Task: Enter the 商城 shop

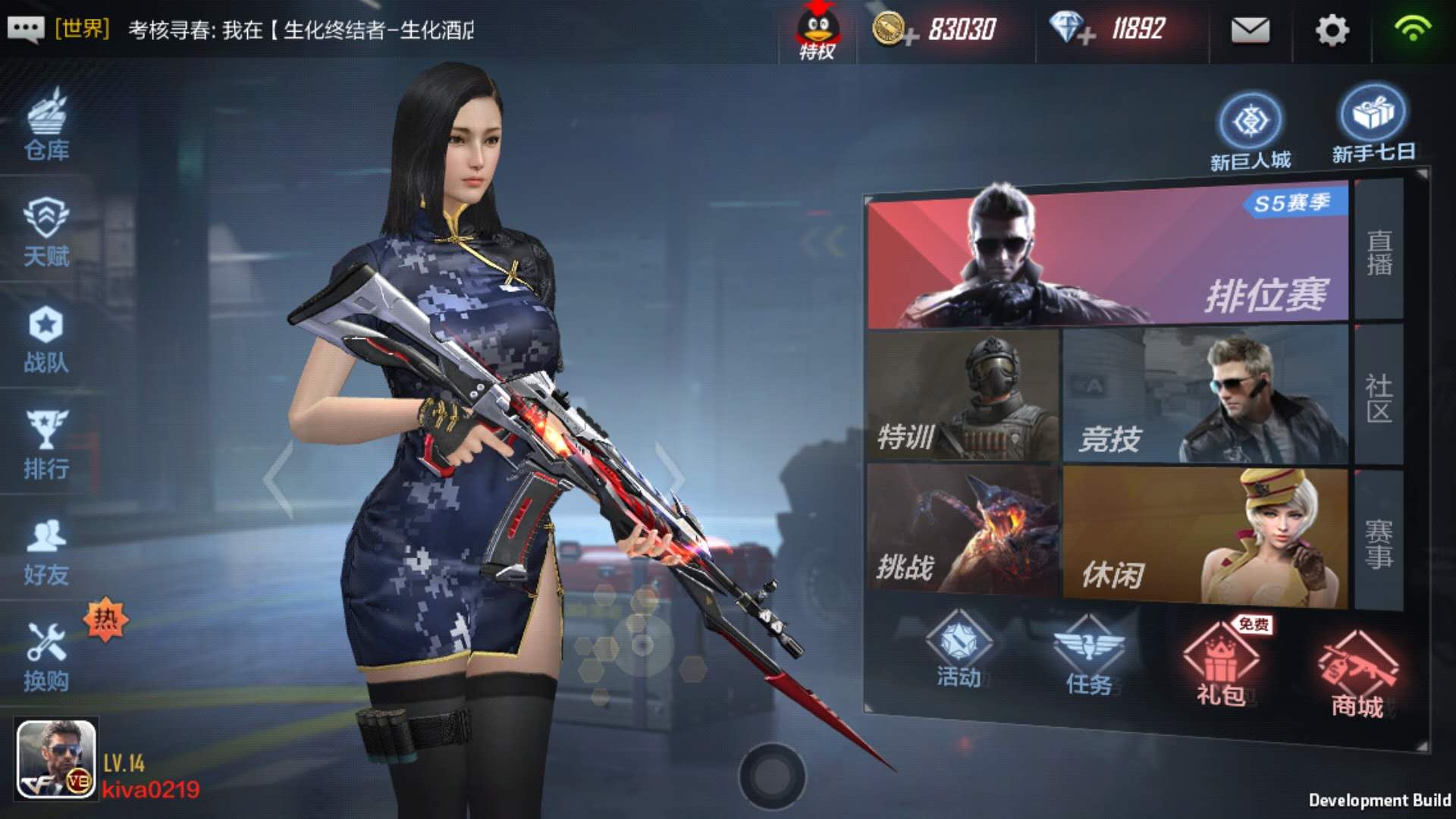Action: 1357,667
